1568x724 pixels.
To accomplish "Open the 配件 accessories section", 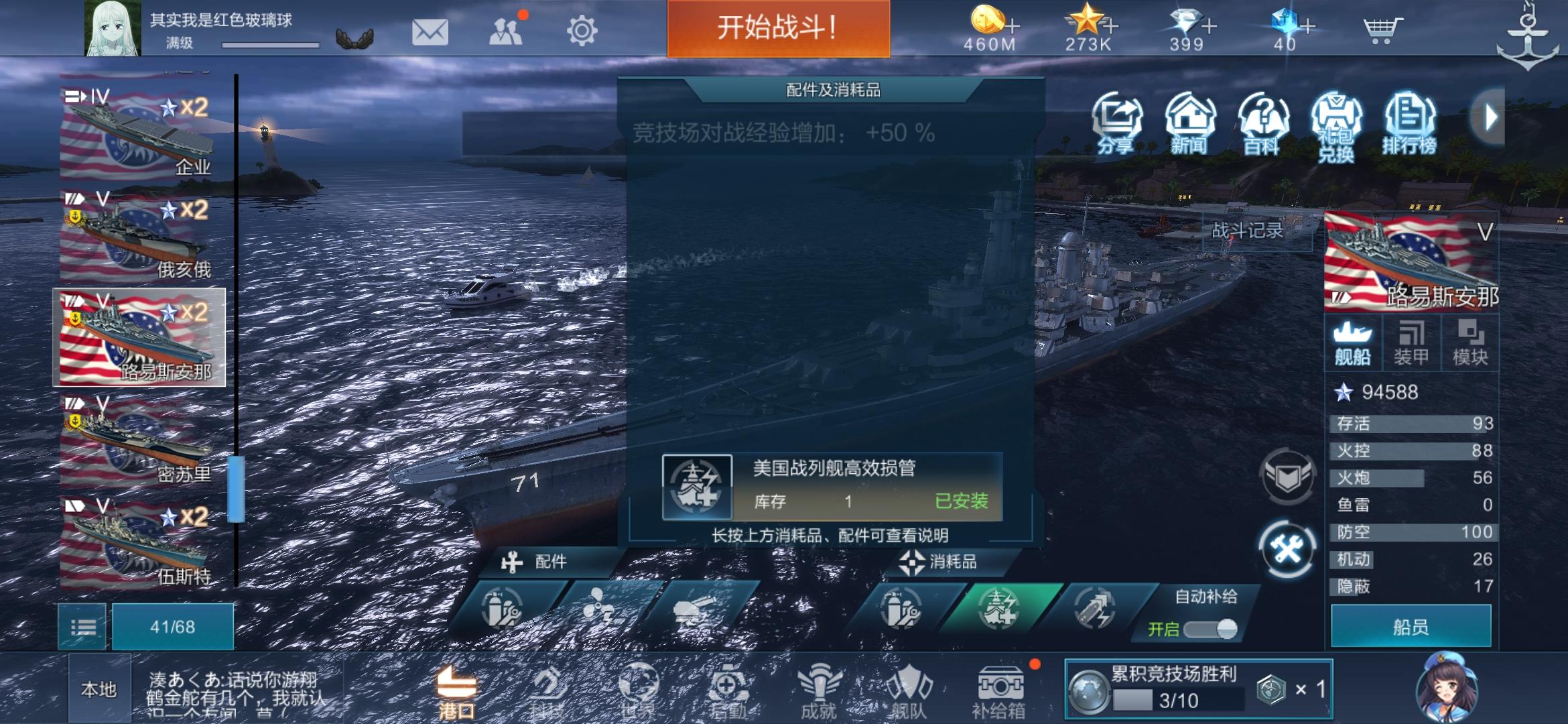I will point(545,562).
